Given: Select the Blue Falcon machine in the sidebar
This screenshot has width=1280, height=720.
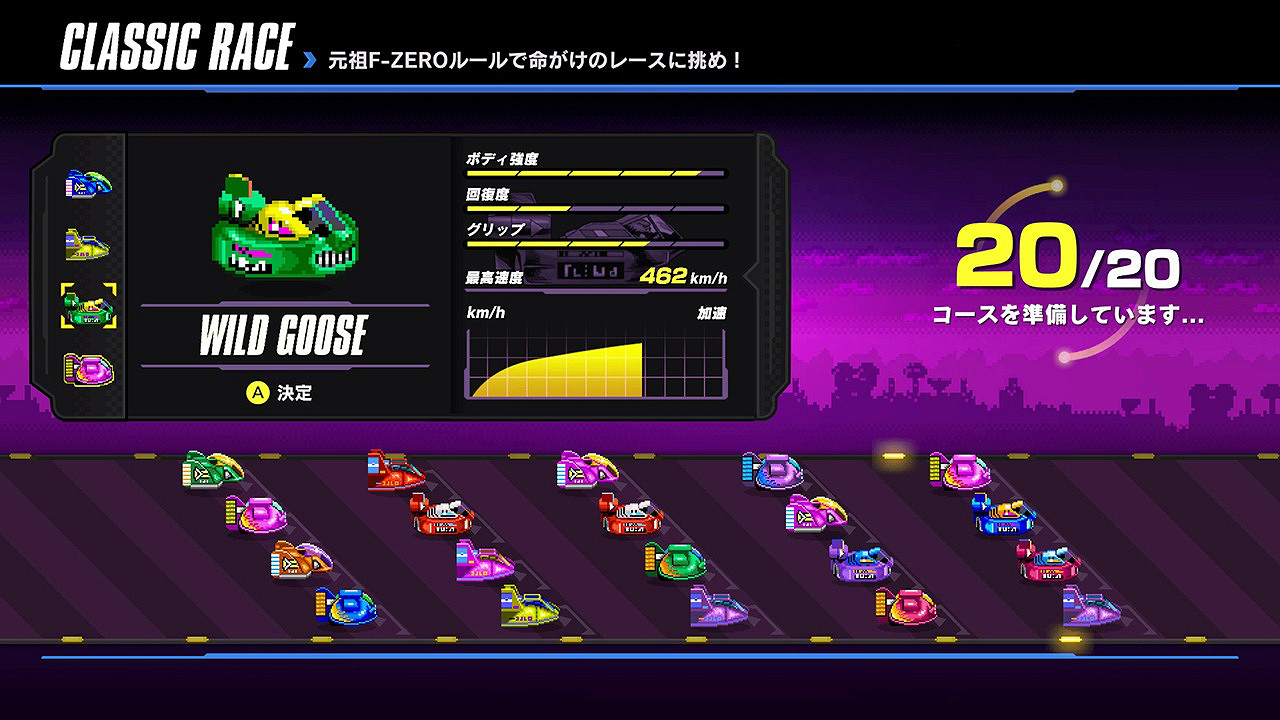Looking at the screenshot, I should click(87, 185).
